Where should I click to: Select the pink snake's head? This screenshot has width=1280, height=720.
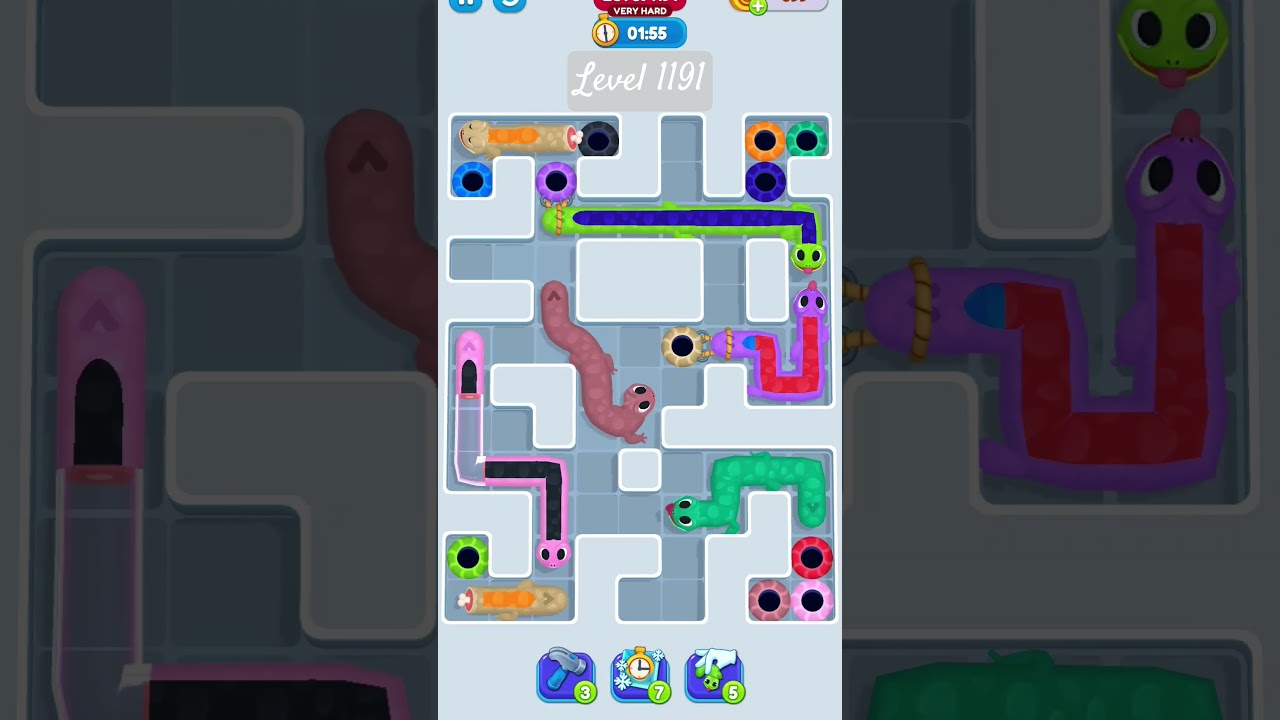tap(553, 554)
